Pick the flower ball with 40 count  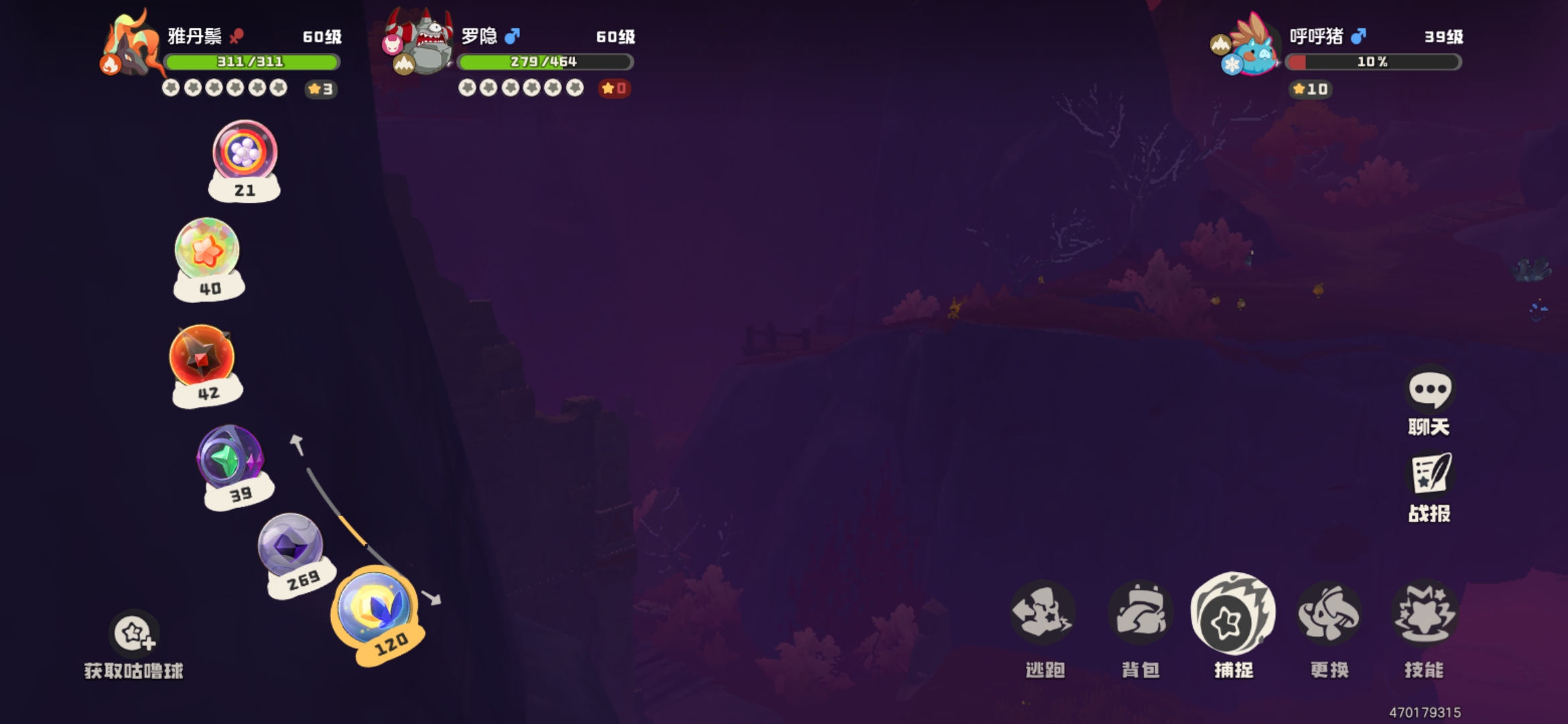click(x=207, y=251)
